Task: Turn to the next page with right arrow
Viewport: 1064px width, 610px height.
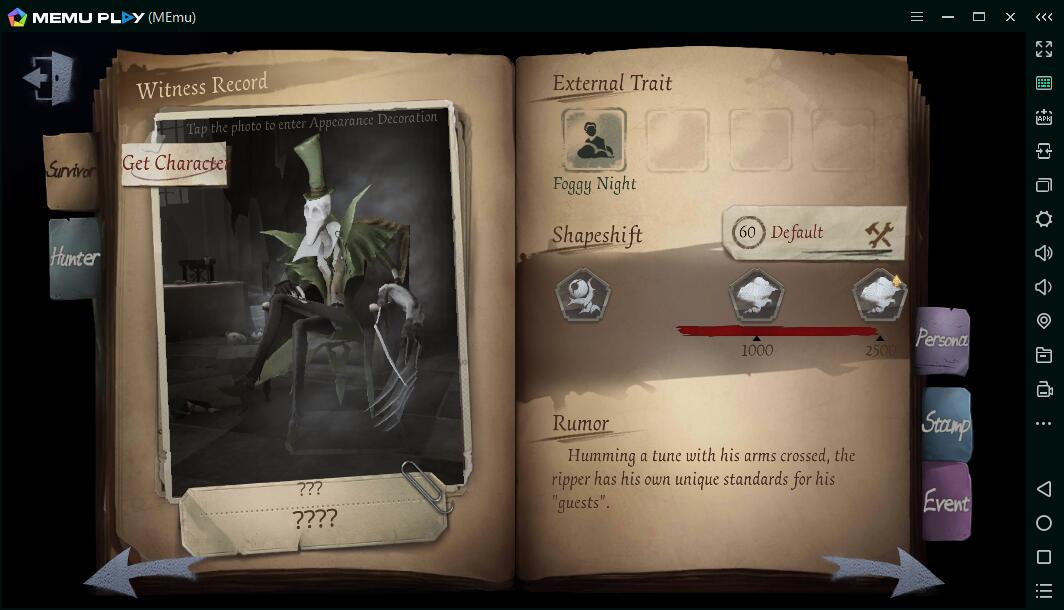Action: coord(885,573)
